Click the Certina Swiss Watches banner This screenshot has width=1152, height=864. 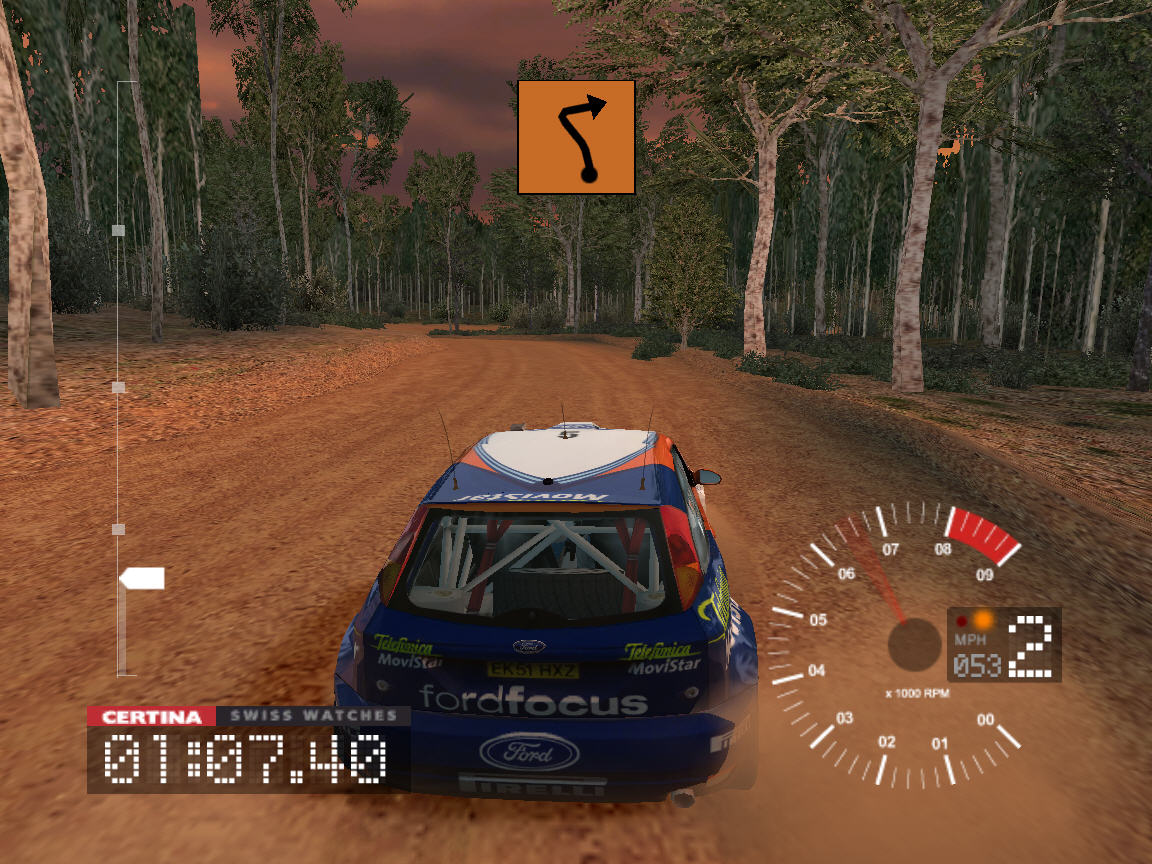248,716
